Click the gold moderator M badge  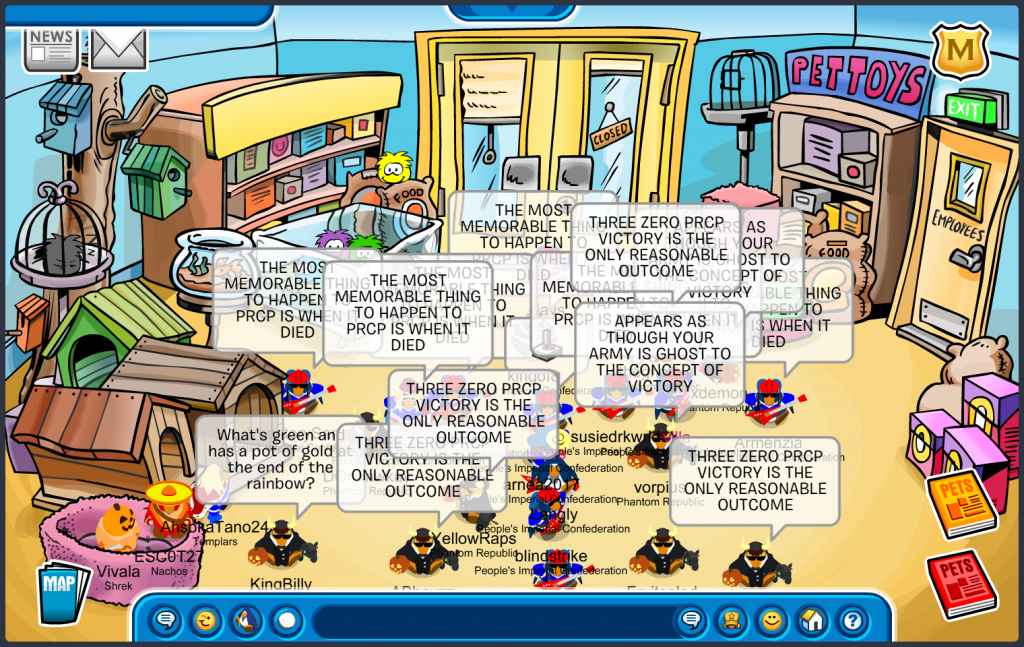960,50
